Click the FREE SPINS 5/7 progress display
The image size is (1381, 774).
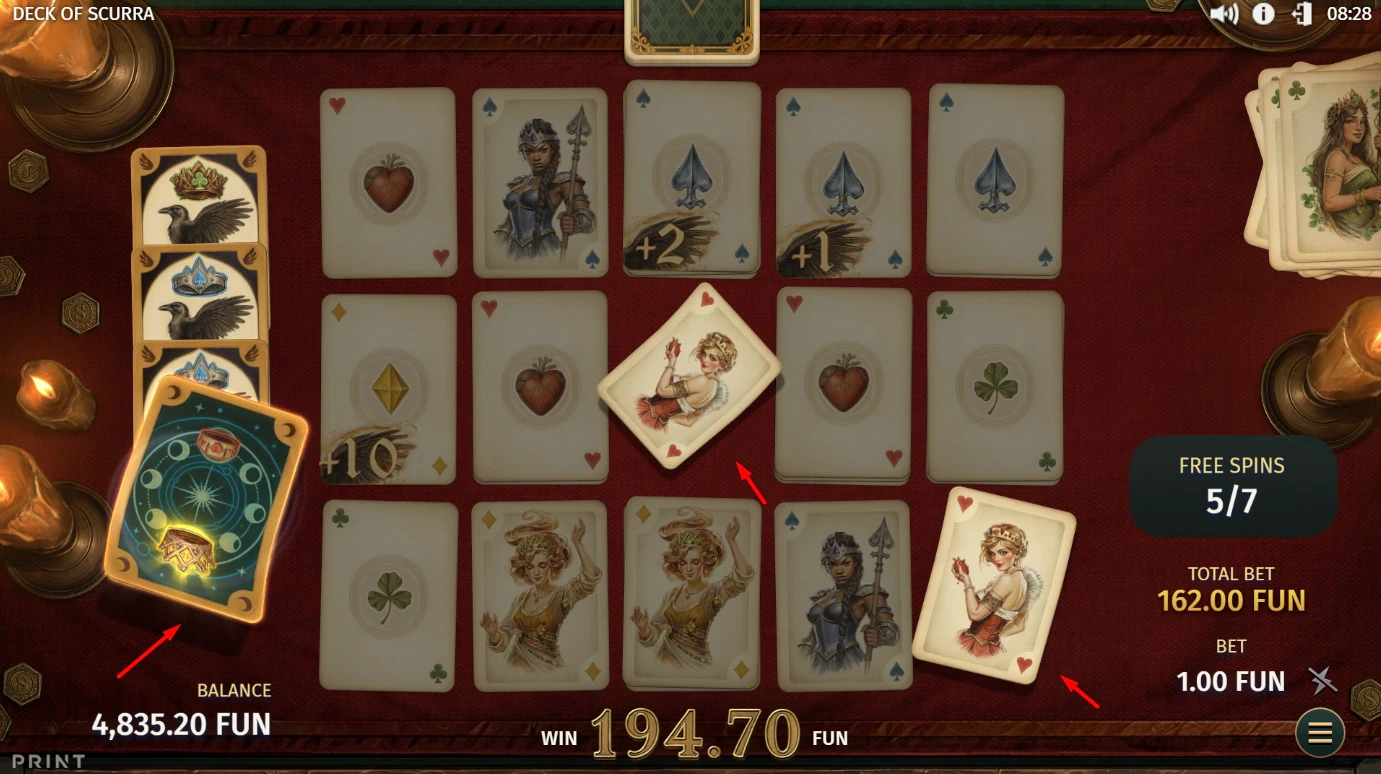pyautogui.click(x=1233, y=486)
